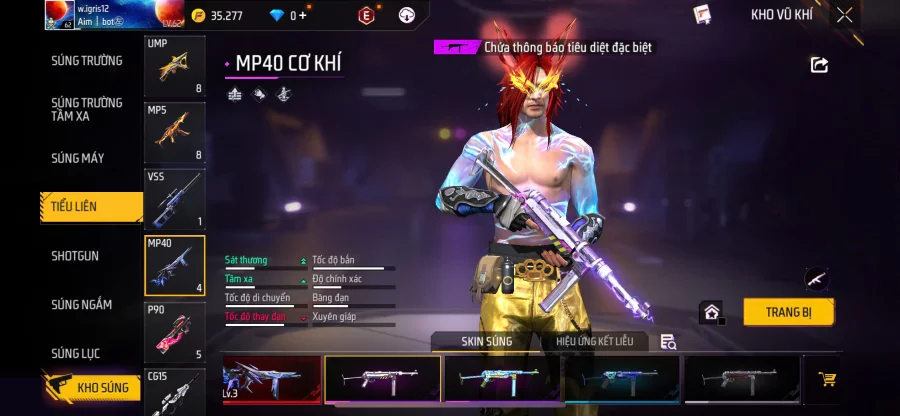
Task: Add diamonds with the plus button
Action: click(302, 16)
